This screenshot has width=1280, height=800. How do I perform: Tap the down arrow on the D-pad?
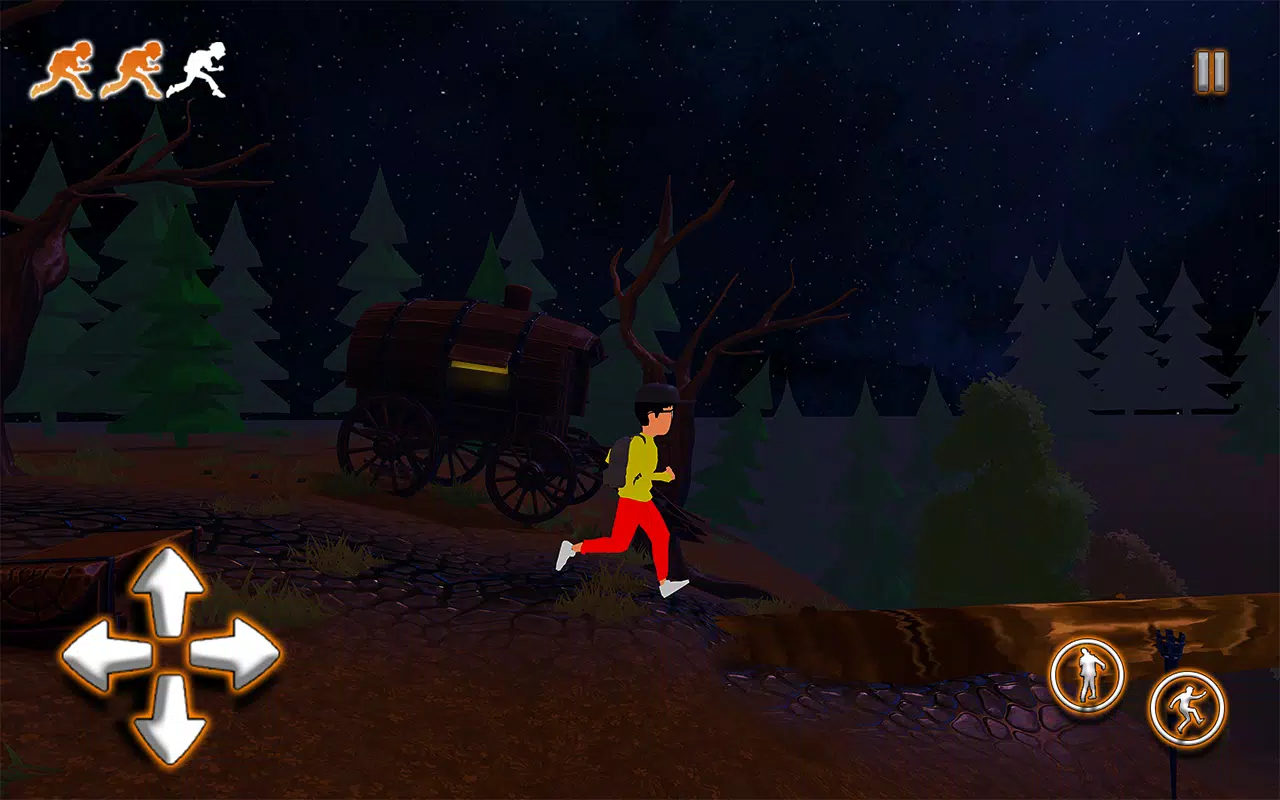click(169, 720)
